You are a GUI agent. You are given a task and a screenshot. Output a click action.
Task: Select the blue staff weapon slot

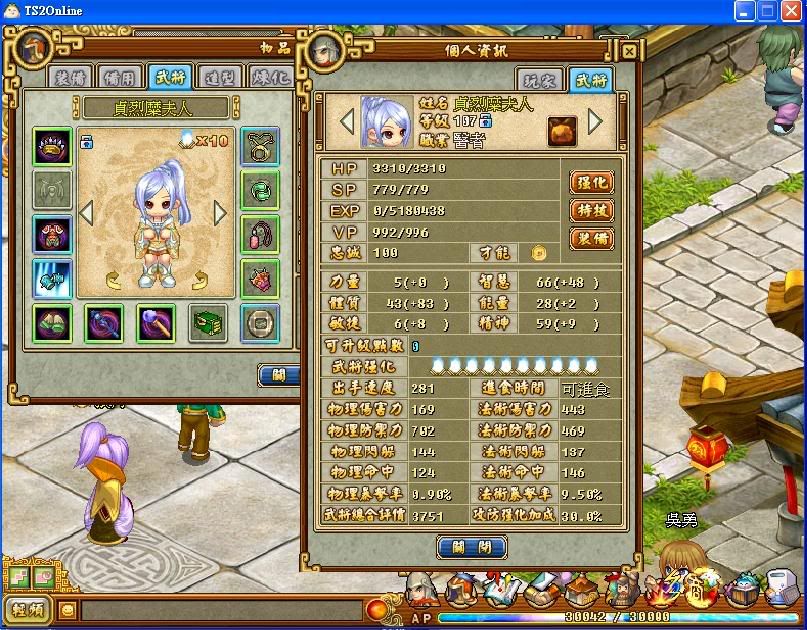(103, 322)
